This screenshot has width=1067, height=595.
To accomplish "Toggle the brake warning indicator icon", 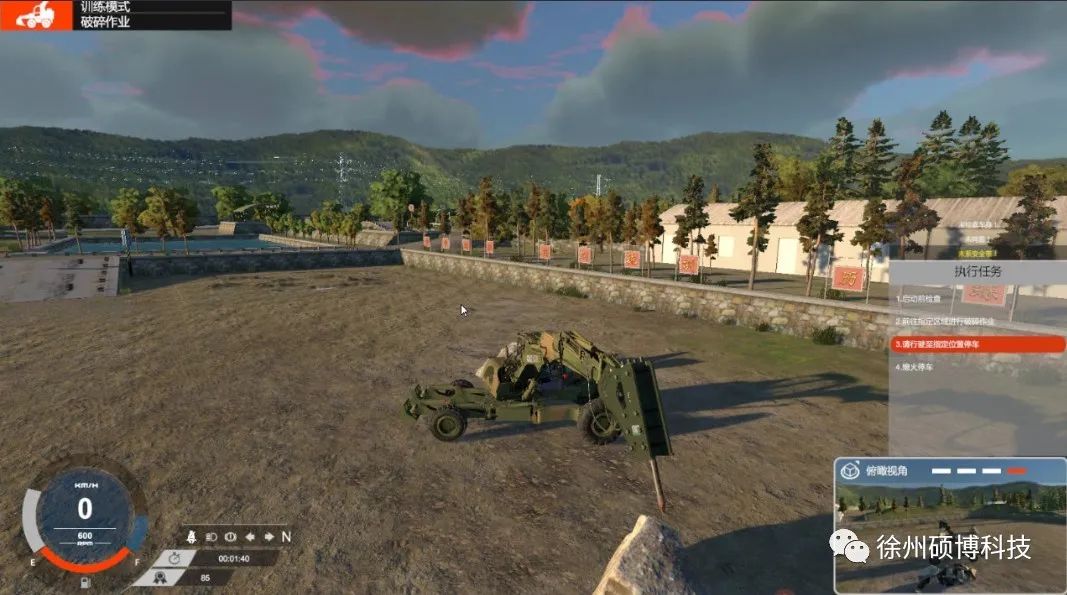I will tap(232, 536).
